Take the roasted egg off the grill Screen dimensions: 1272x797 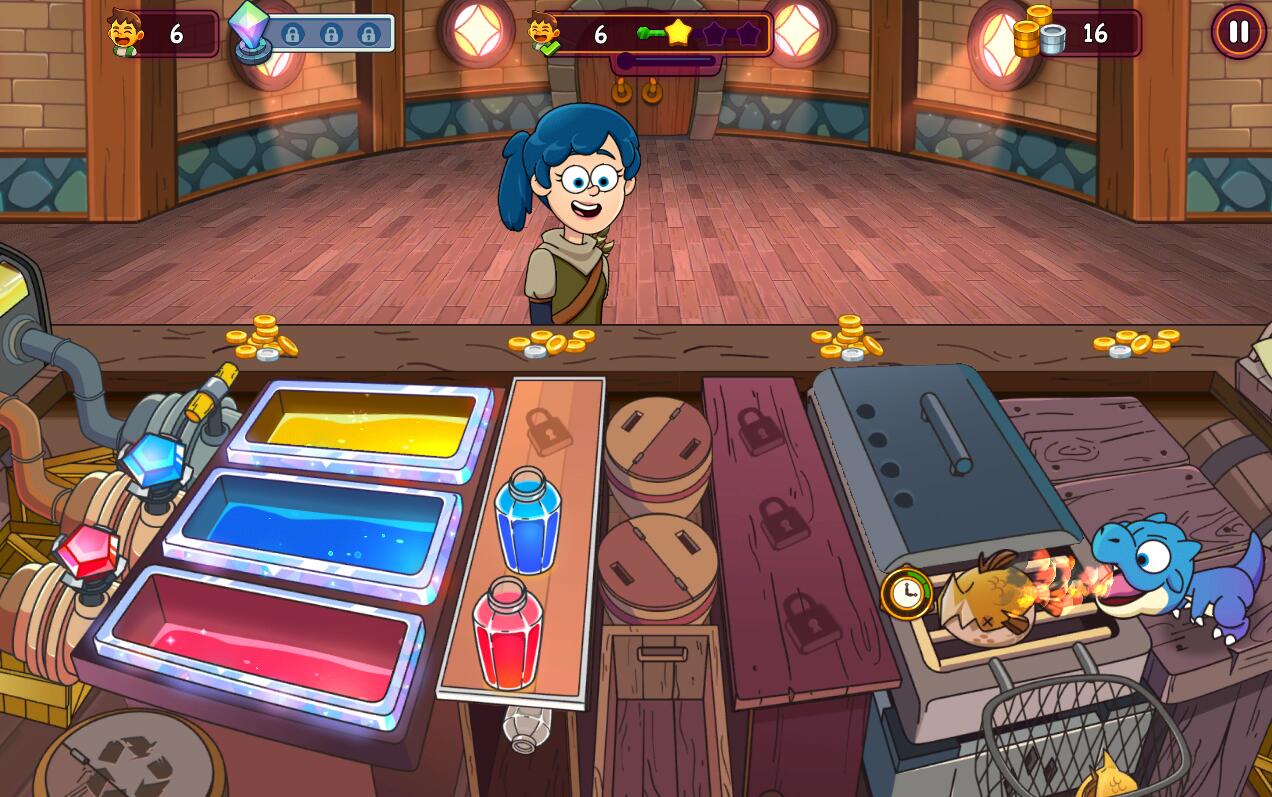pos(988,603)
